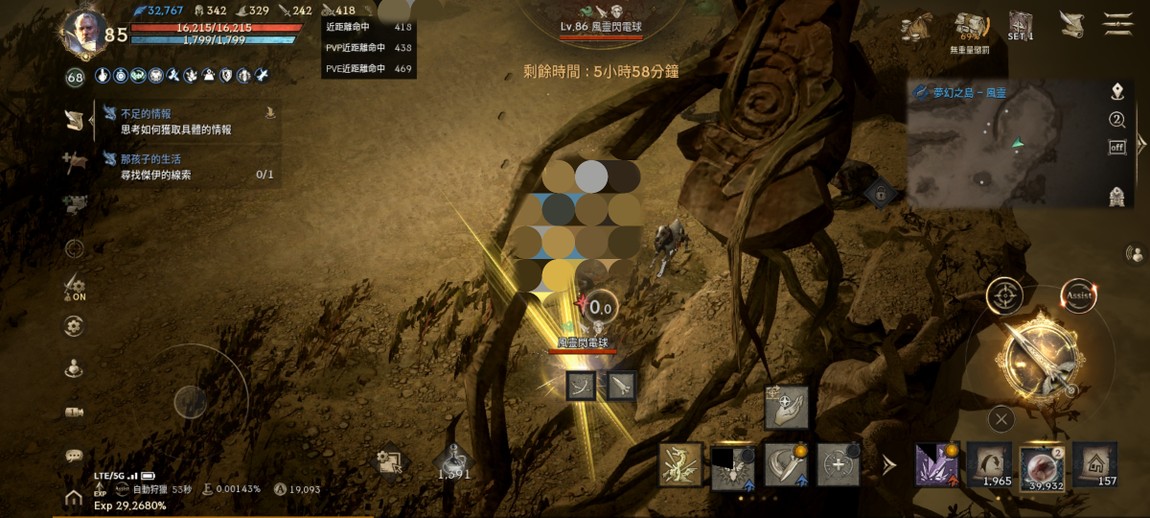The height and width of the screenshot is (518, 1150).
Task: Zoom the minimap with the magnifier button
Action: (1117, 120)
